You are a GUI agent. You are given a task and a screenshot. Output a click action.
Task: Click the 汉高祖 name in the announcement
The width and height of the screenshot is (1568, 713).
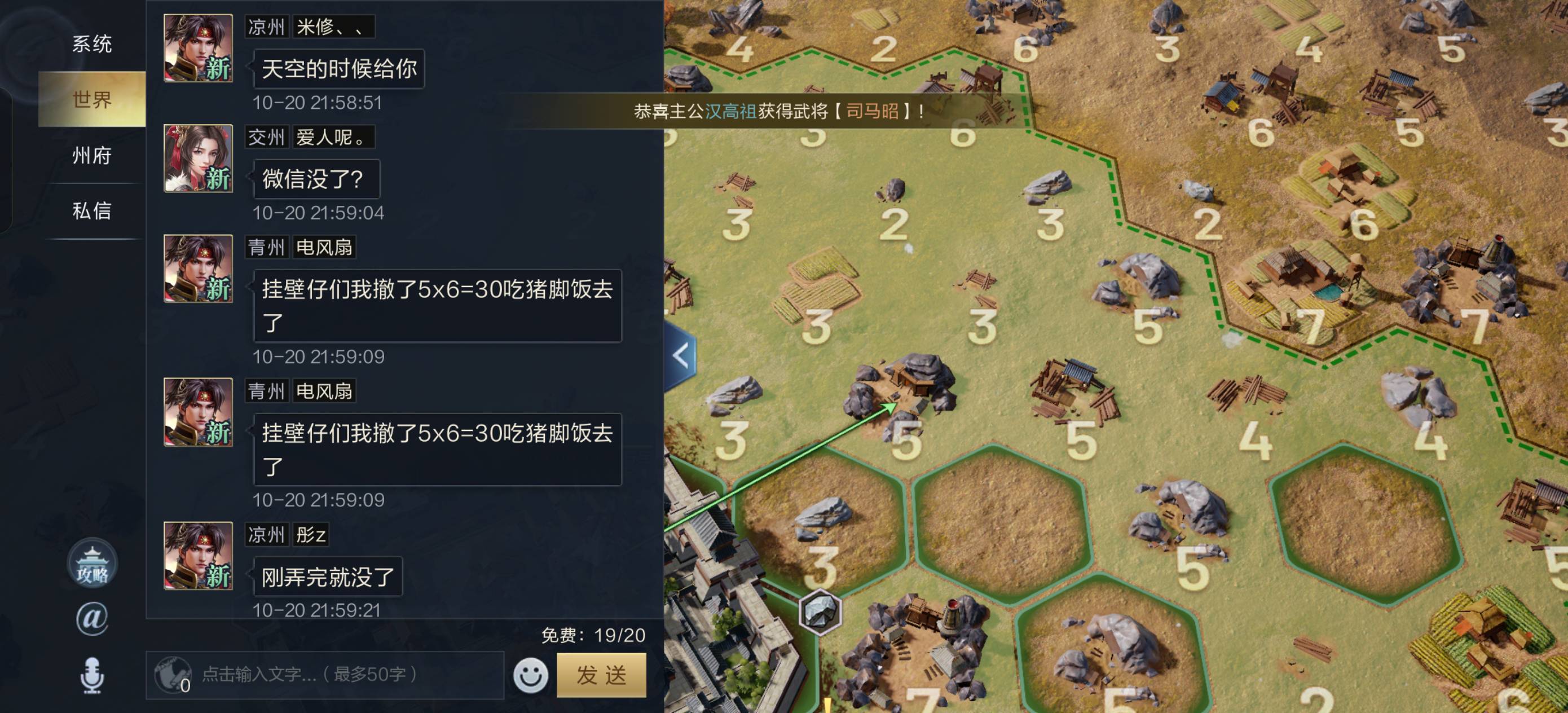pos(730,112)
